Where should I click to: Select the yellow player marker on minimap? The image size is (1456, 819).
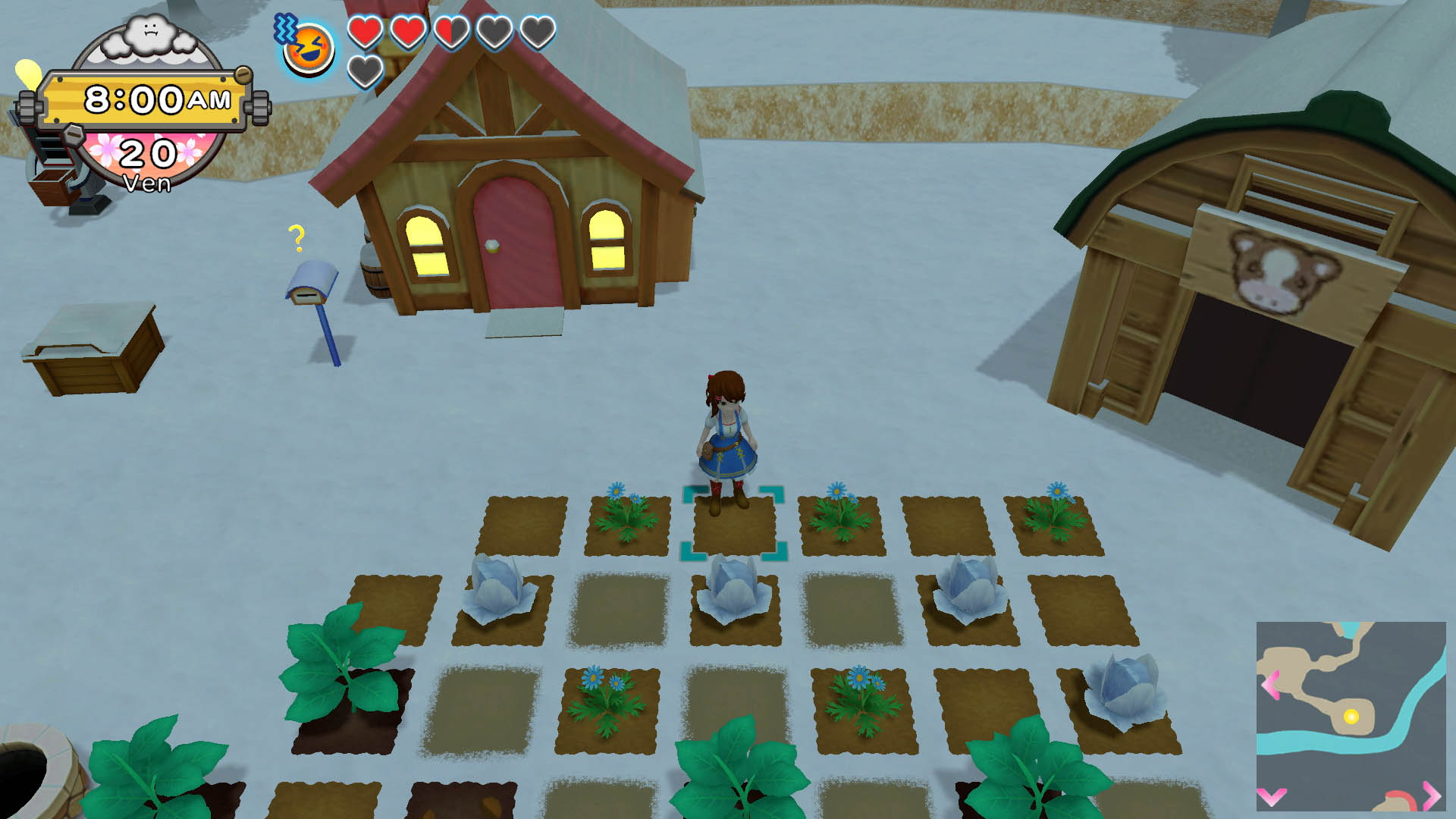(x=1351, y=717)
